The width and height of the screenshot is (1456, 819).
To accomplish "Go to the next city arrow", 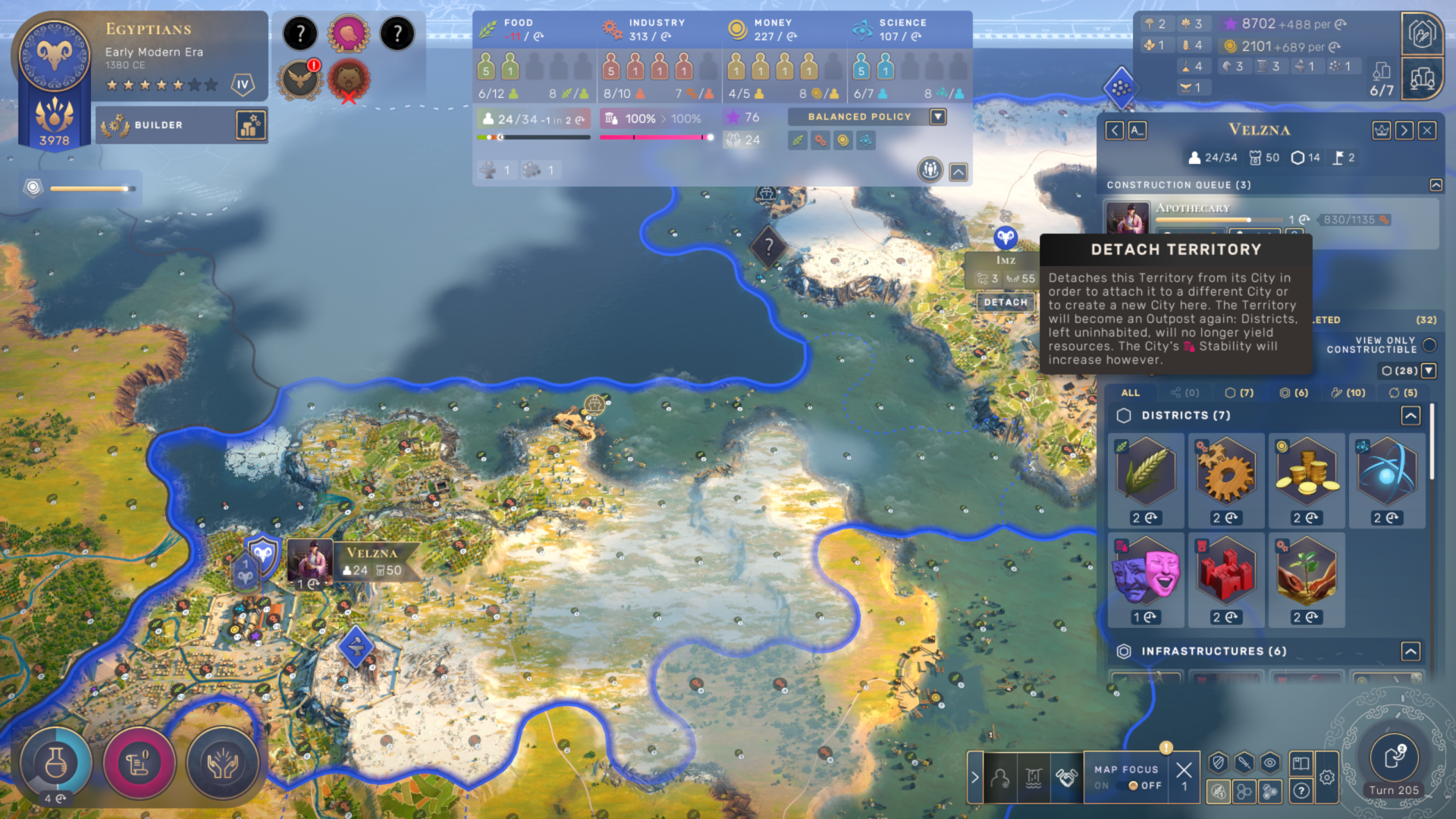I will [x=1404, y=130].
